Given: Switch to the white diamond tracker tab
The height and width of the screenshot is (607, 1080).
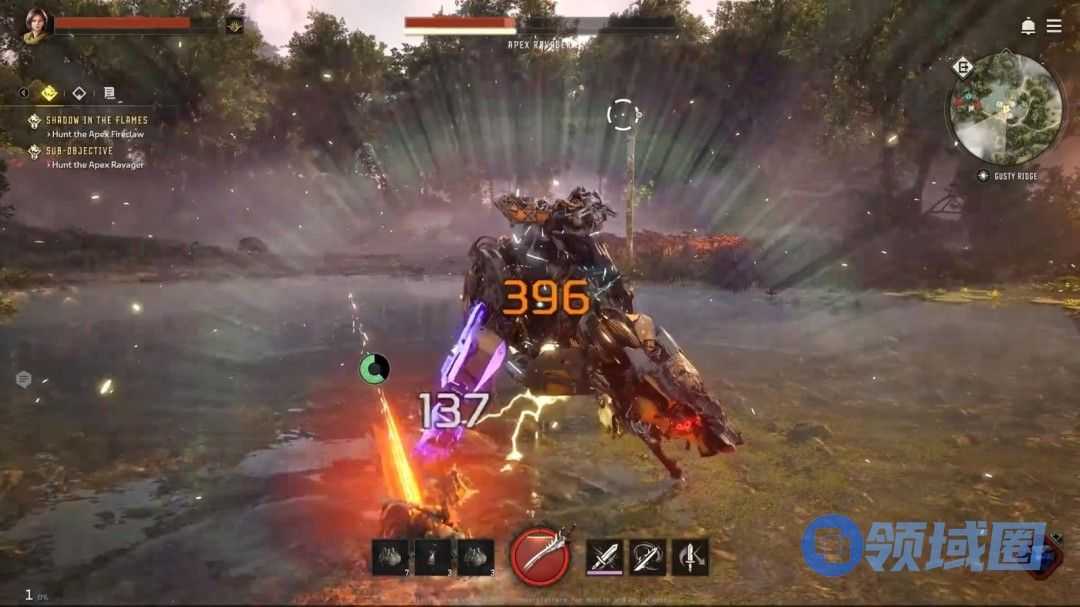Looking at the screenshot, I should point(79,93).
